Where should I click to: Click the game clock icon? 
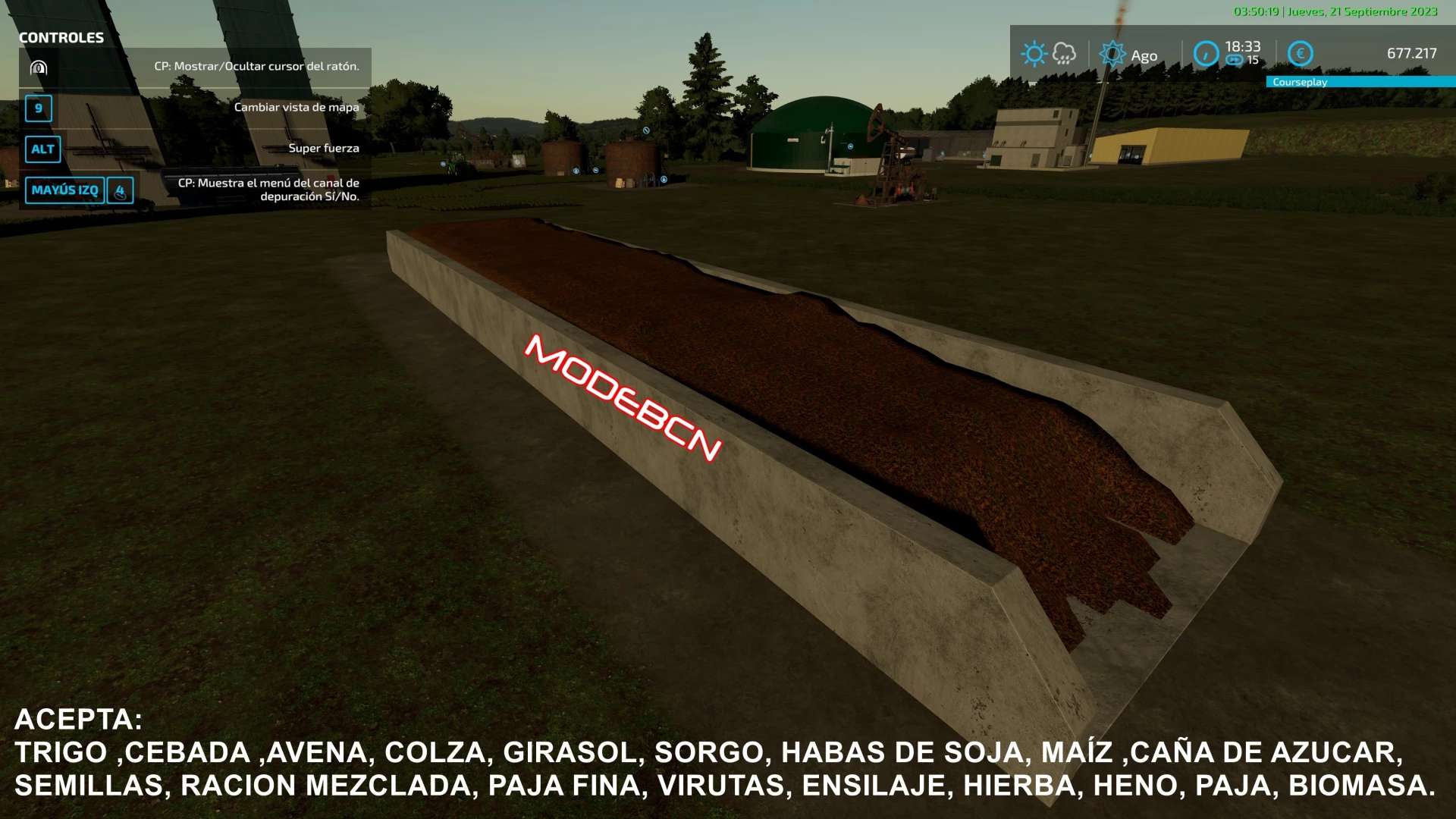(x=1206, y=54)
